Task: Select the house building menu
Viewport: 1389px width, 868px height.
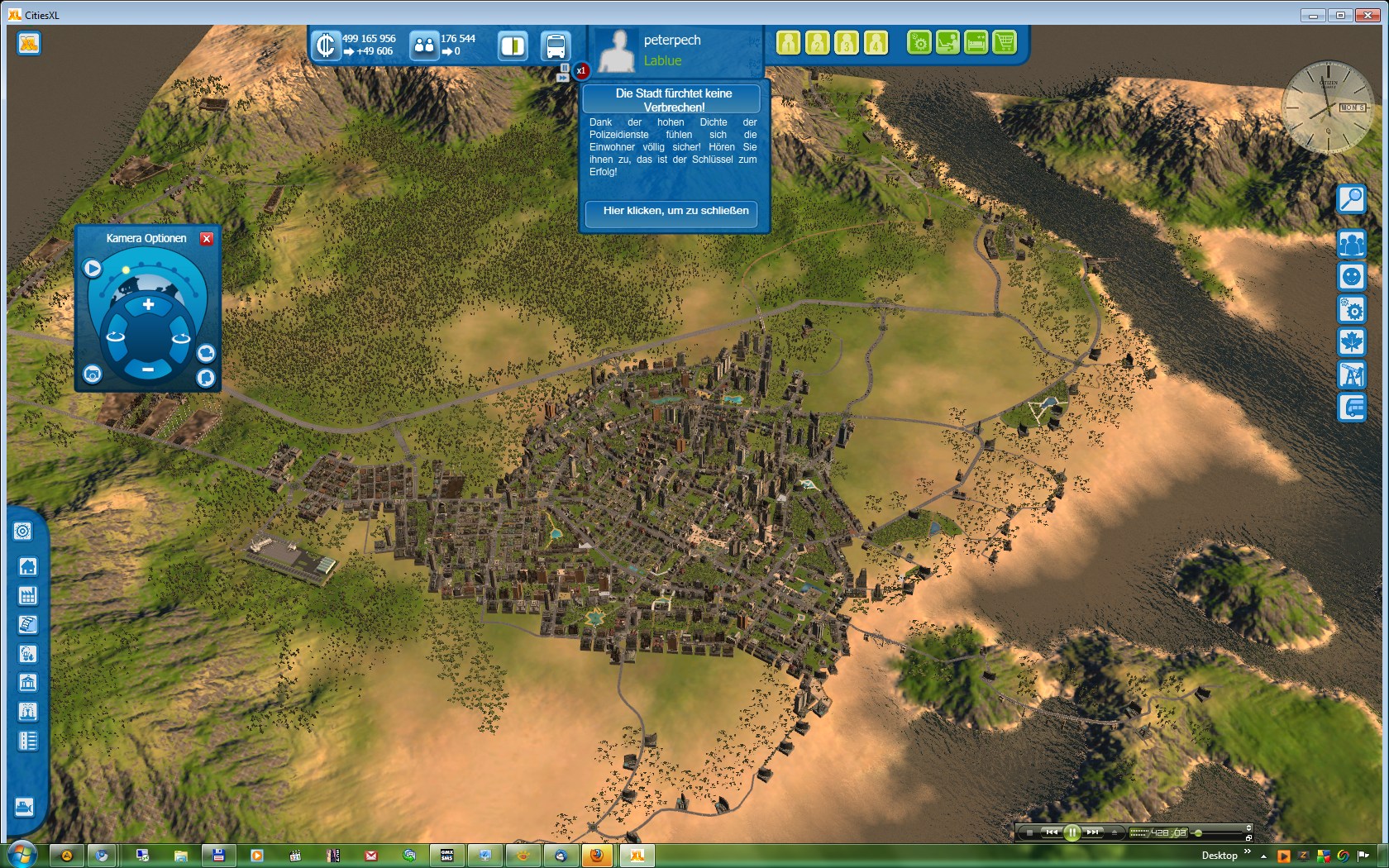Action: pos(27,566)
